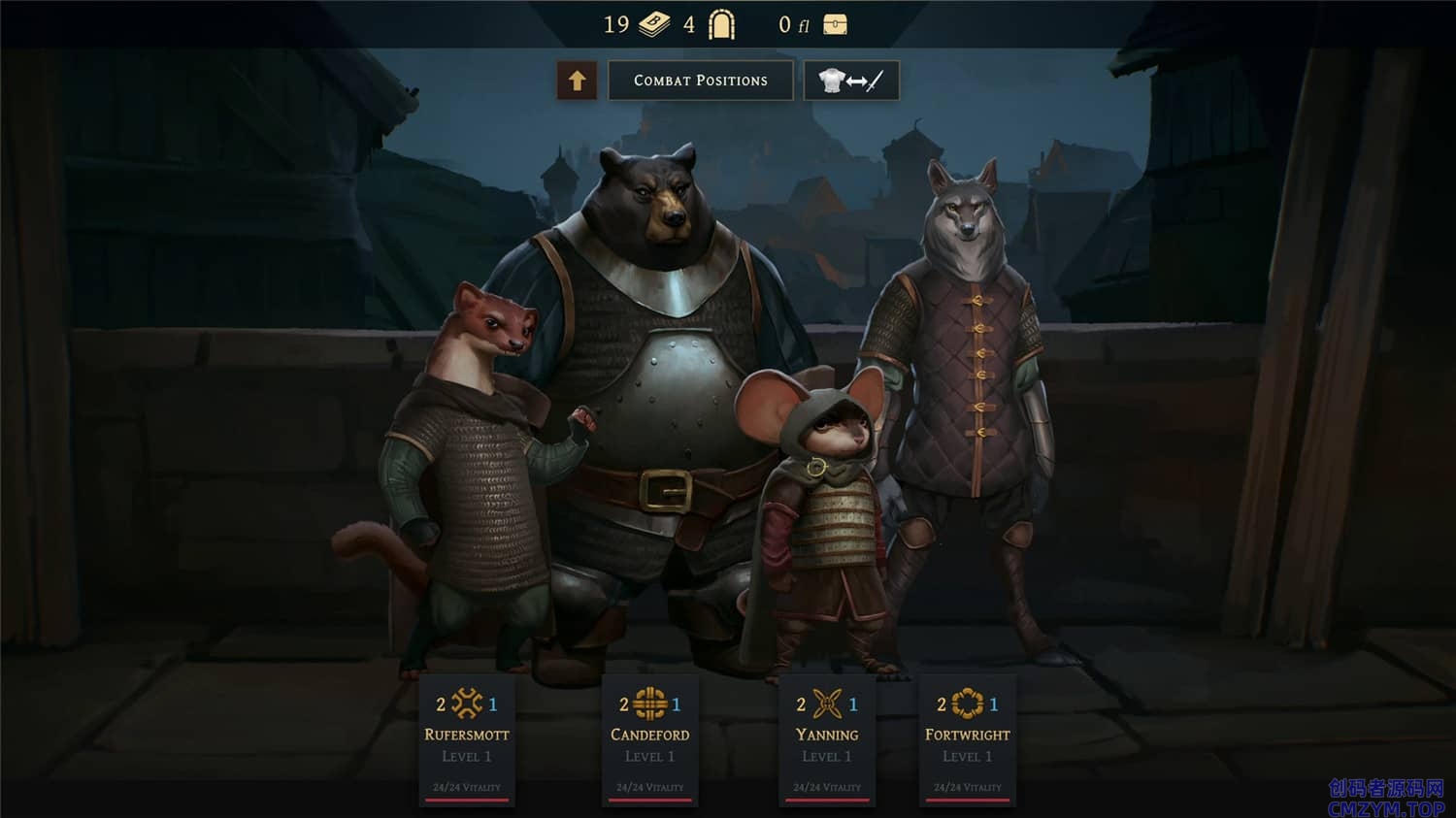Open the Combat Positions screen
Viewport: 1456px width, 818px height.
point(700,81)
